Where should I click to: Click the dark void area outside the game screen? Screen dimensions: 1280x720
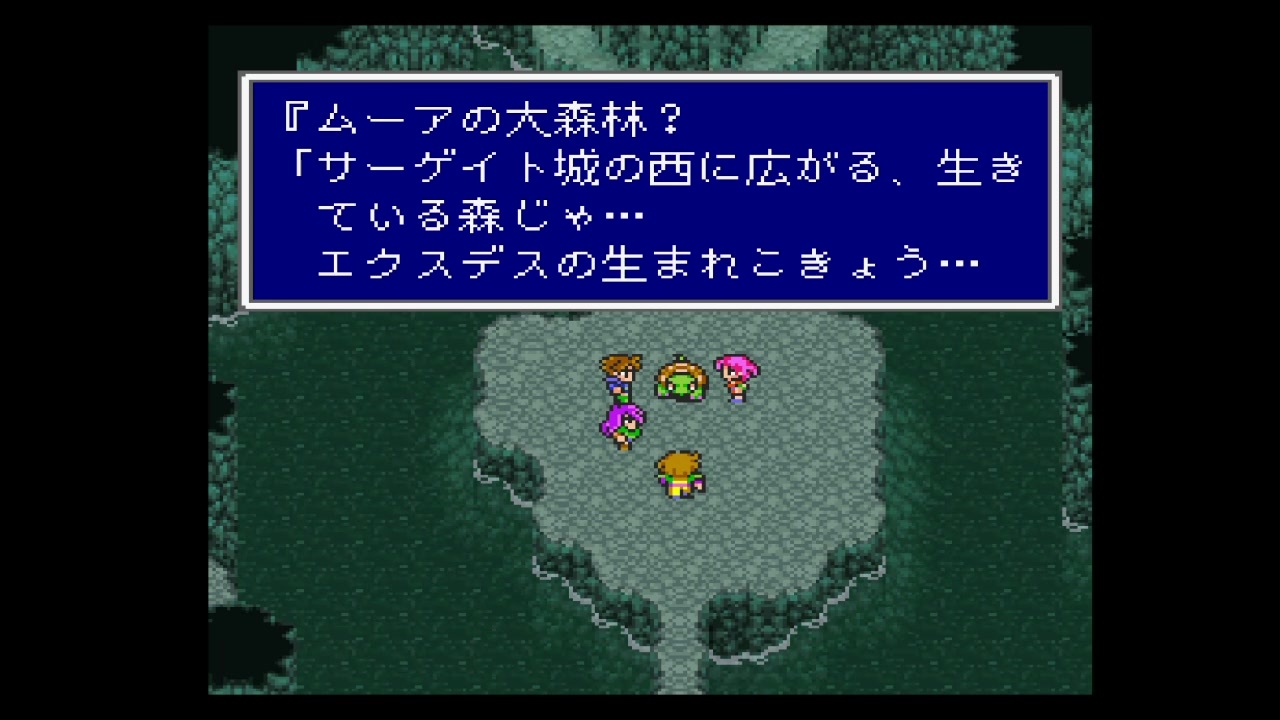click(x=100, y=360)
